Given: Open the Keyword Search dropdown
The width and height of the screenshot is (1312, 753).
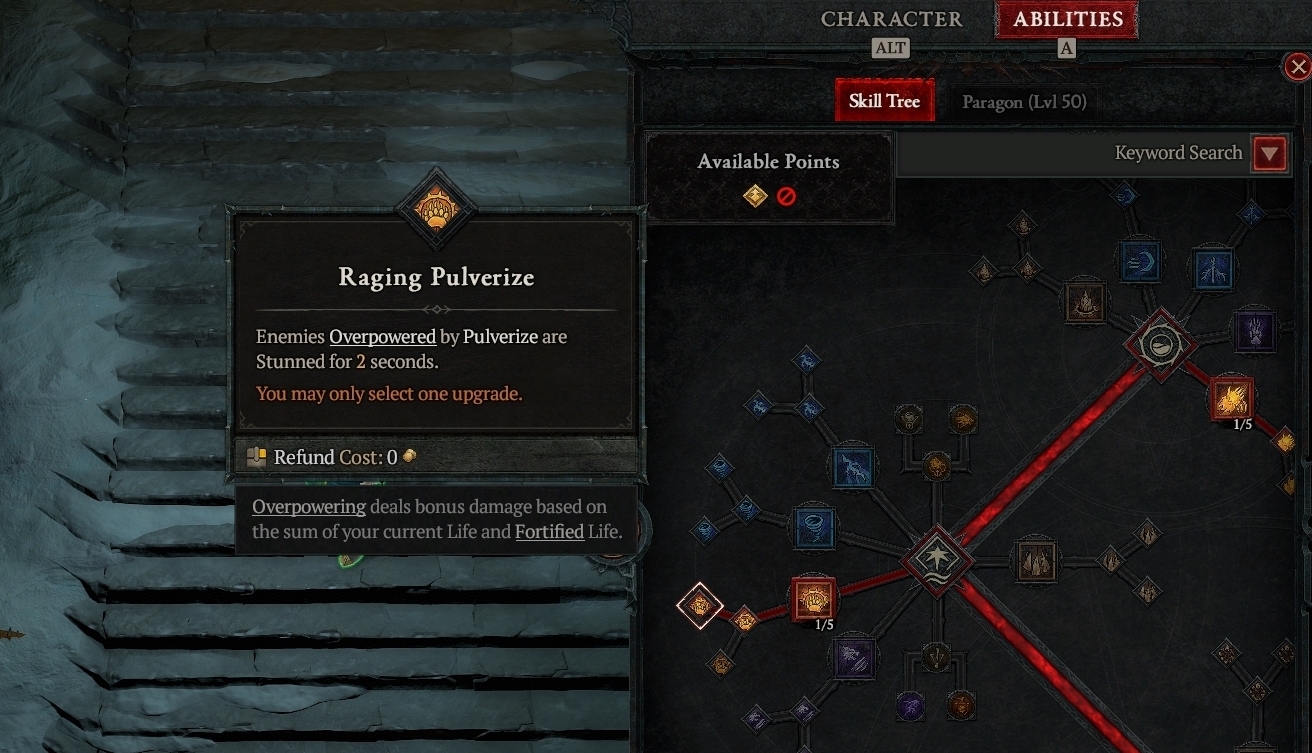Looking at the screenshot, I should point(1270,153).
